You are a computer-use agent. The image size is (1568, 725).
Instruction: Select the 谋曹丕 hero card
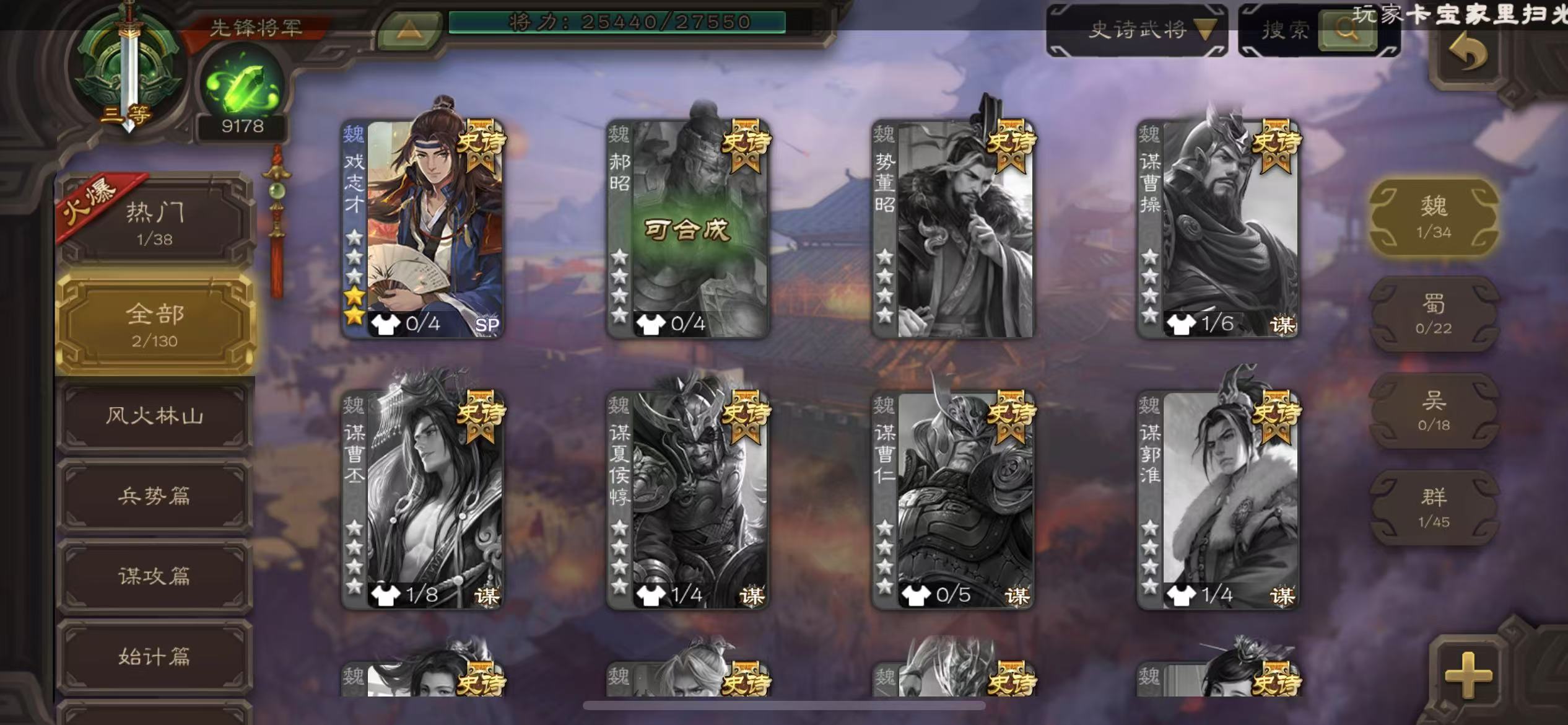(x=423, y=499)
